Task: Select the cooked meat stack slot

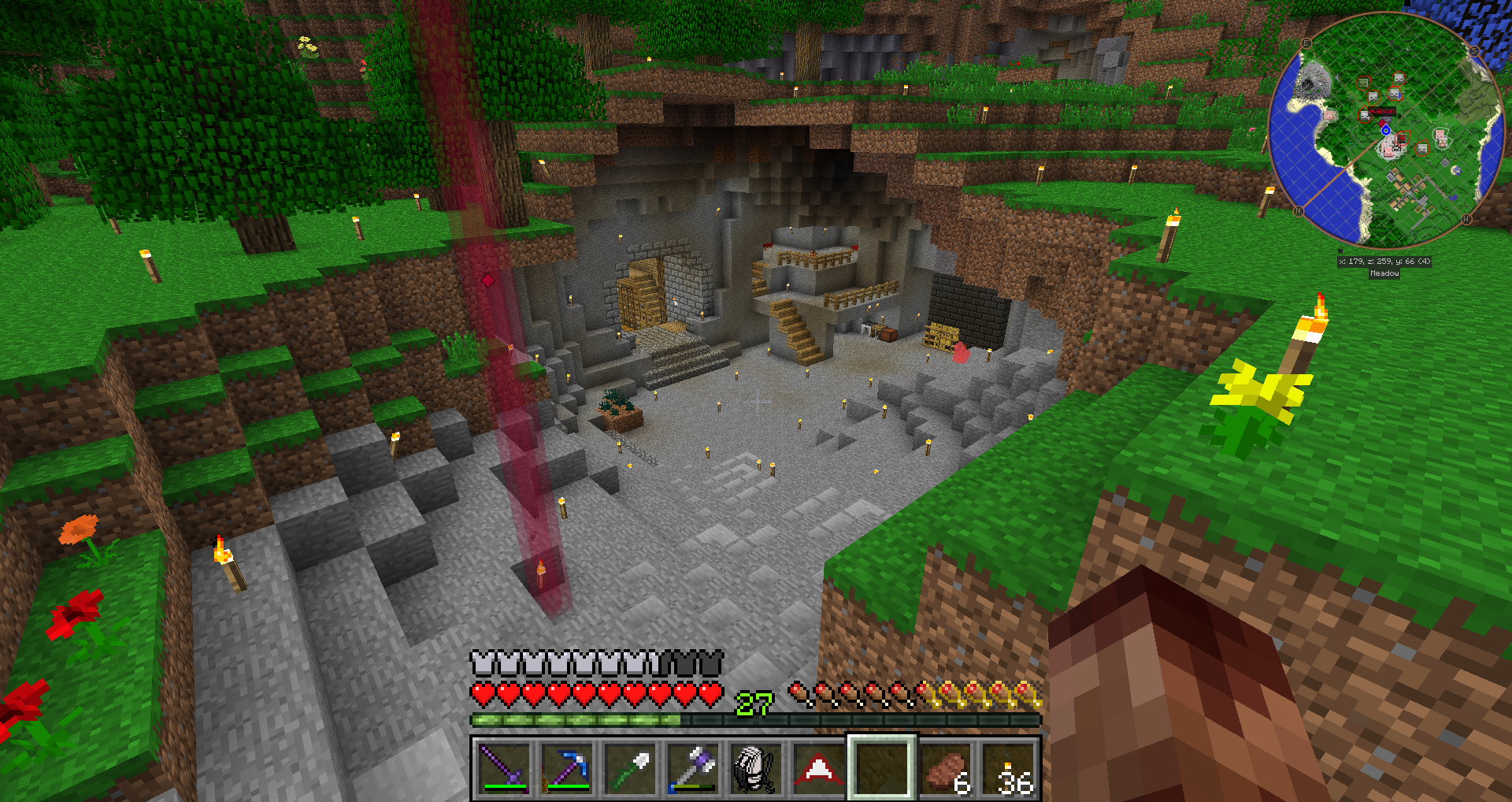Action: click(945, 767)
